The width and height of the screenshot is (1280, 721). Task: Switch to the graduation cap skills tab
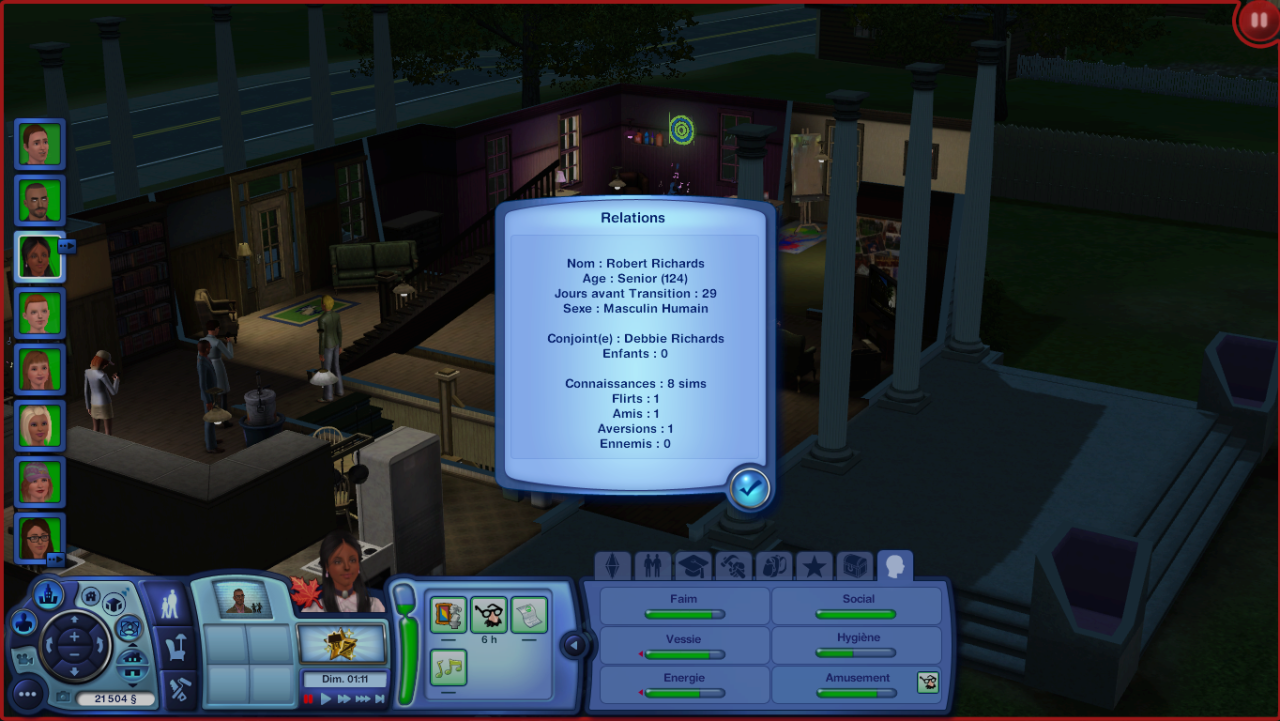[x=693, y=566]
